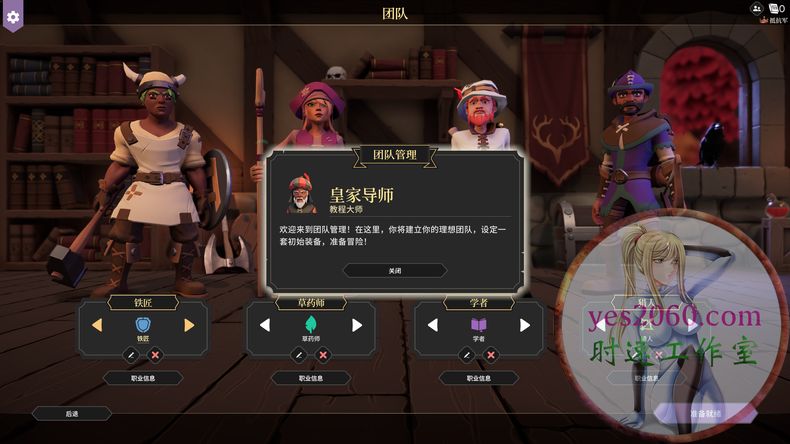Cycle 草药师 to the previous class
Screen dimensions: 790x444
pyautogui.click(x=265, y=325)
